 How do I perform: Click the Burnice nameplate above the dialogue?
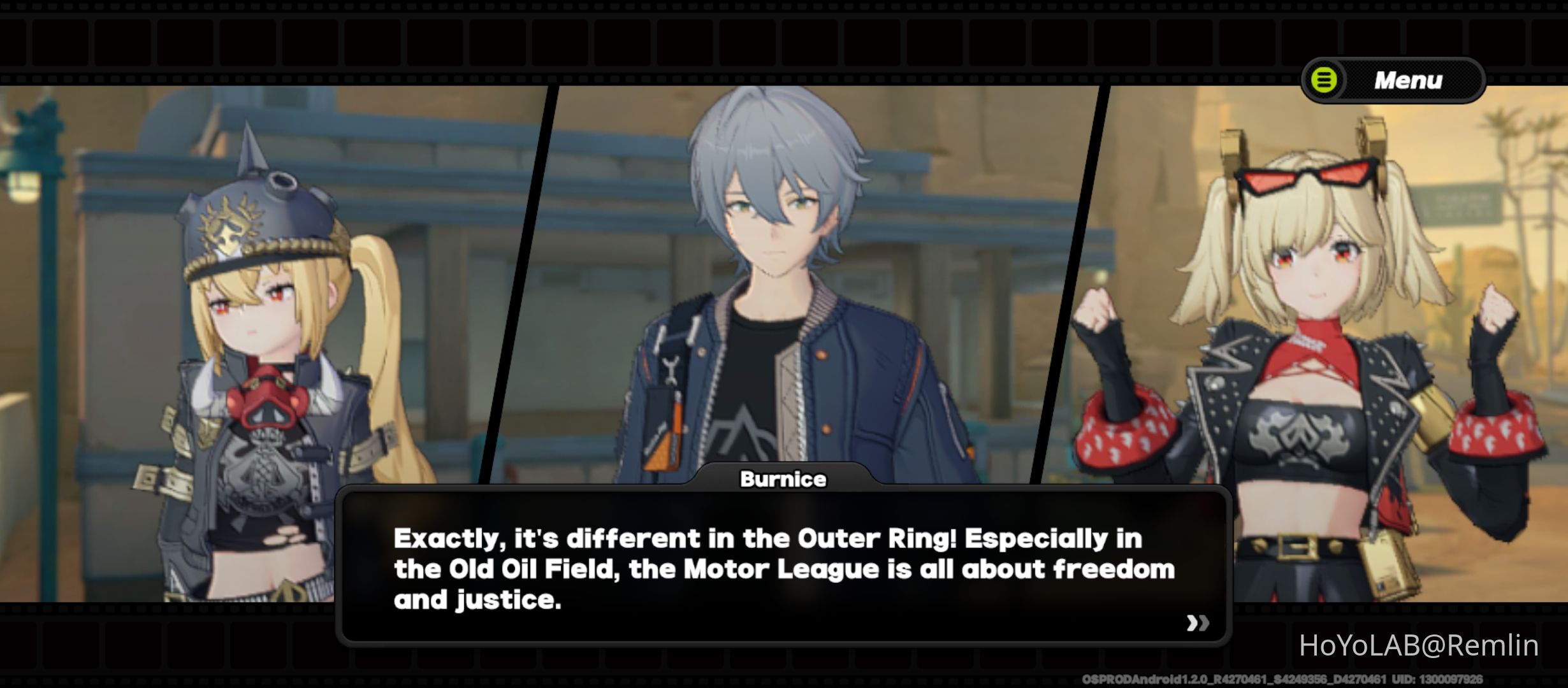pyautogui.click(x=783, y=480)
